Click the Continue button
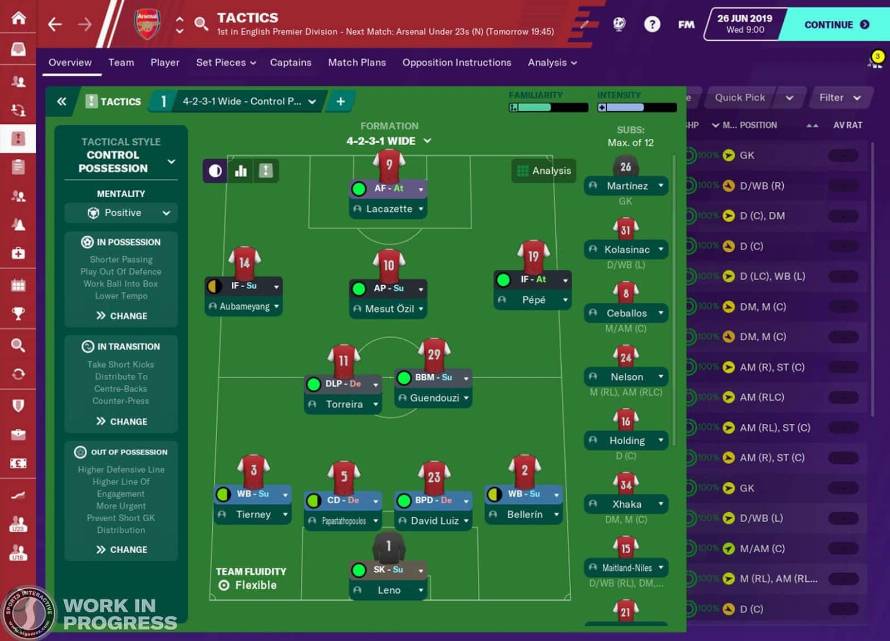Screen dimensions: 890x641 point(835,24)
